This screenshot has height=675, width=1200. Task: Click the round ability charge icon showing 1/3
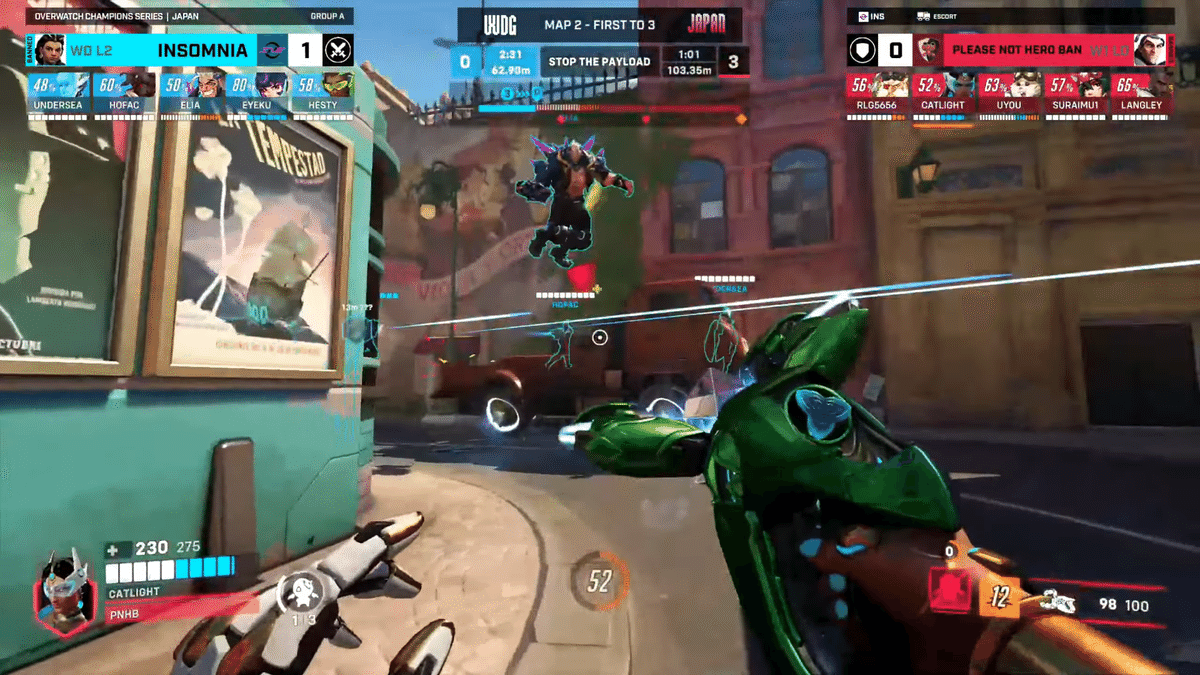(x=299, y=595)
